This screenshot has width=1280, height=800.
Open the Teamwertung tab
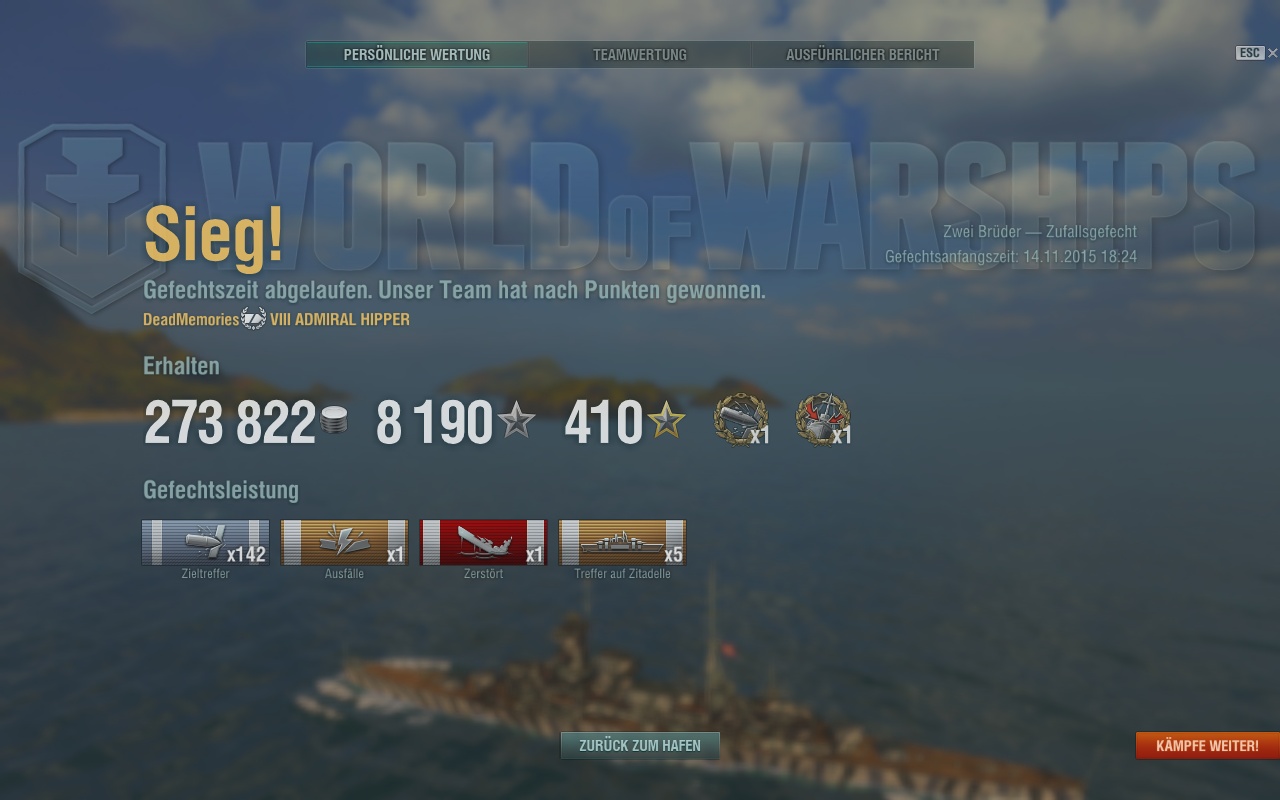coord(640,55)
